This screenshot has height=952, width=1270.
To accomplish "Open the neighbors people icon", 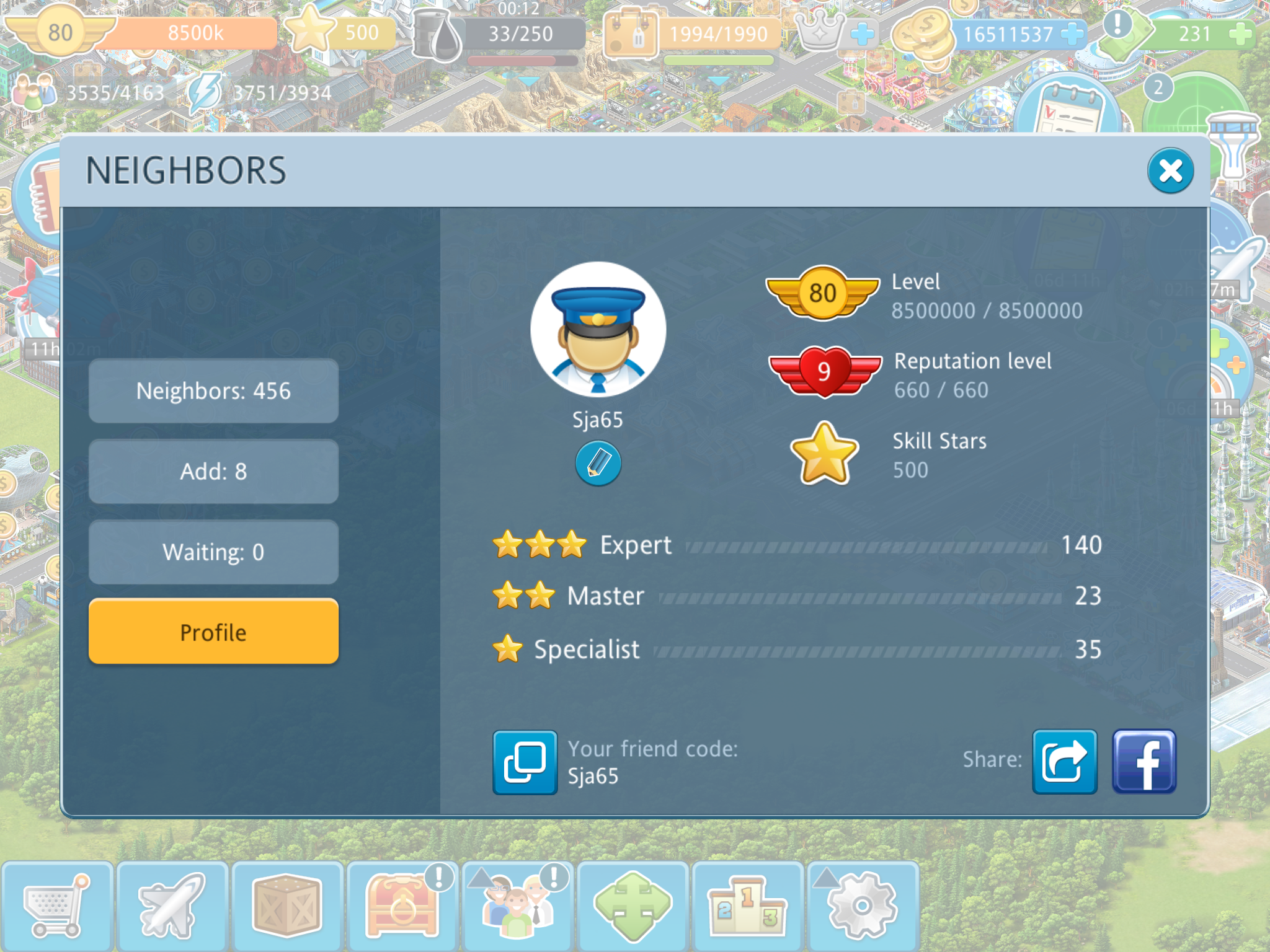I will 517,906.
